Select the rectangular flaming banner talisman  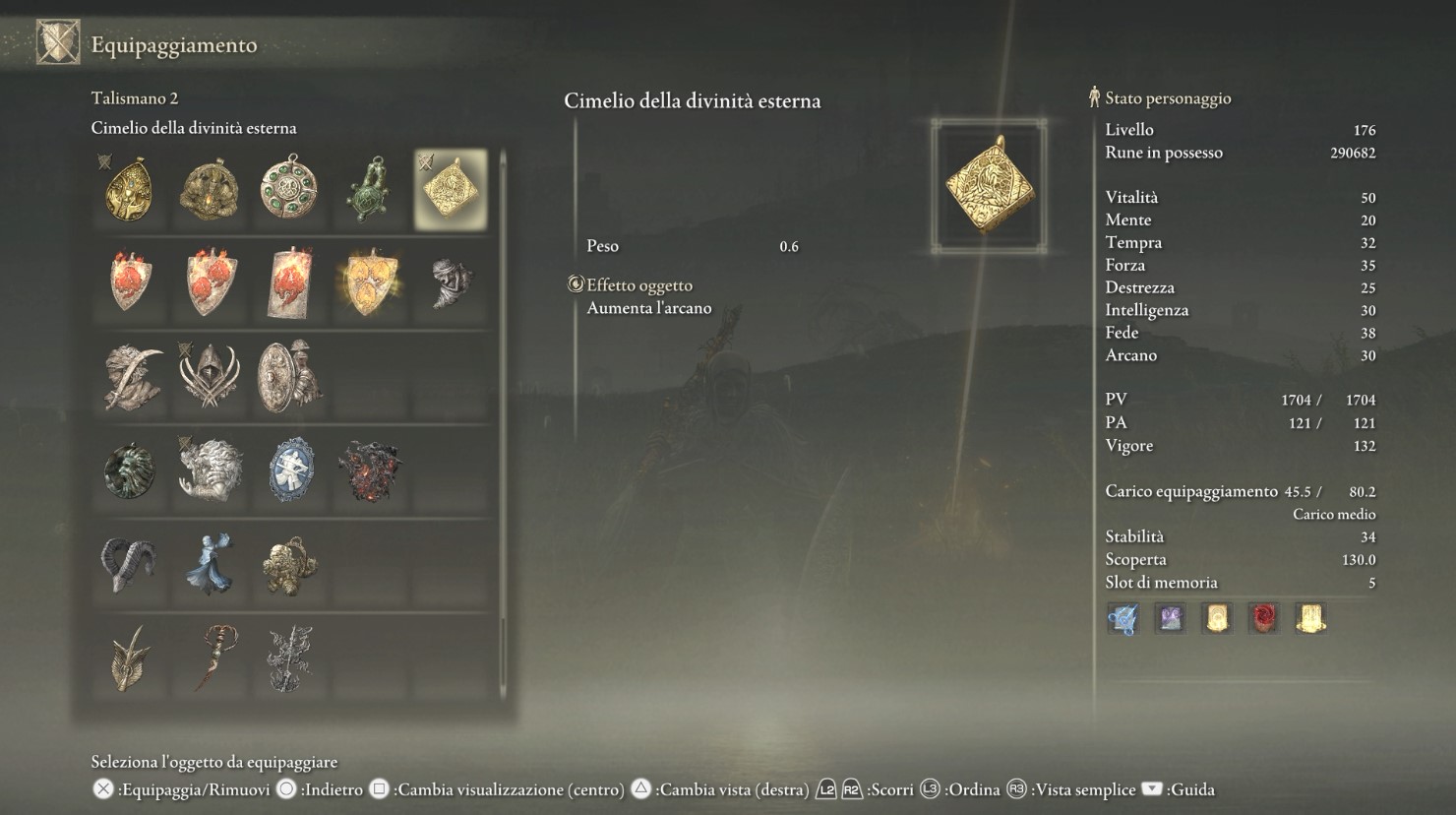[290, 282]
